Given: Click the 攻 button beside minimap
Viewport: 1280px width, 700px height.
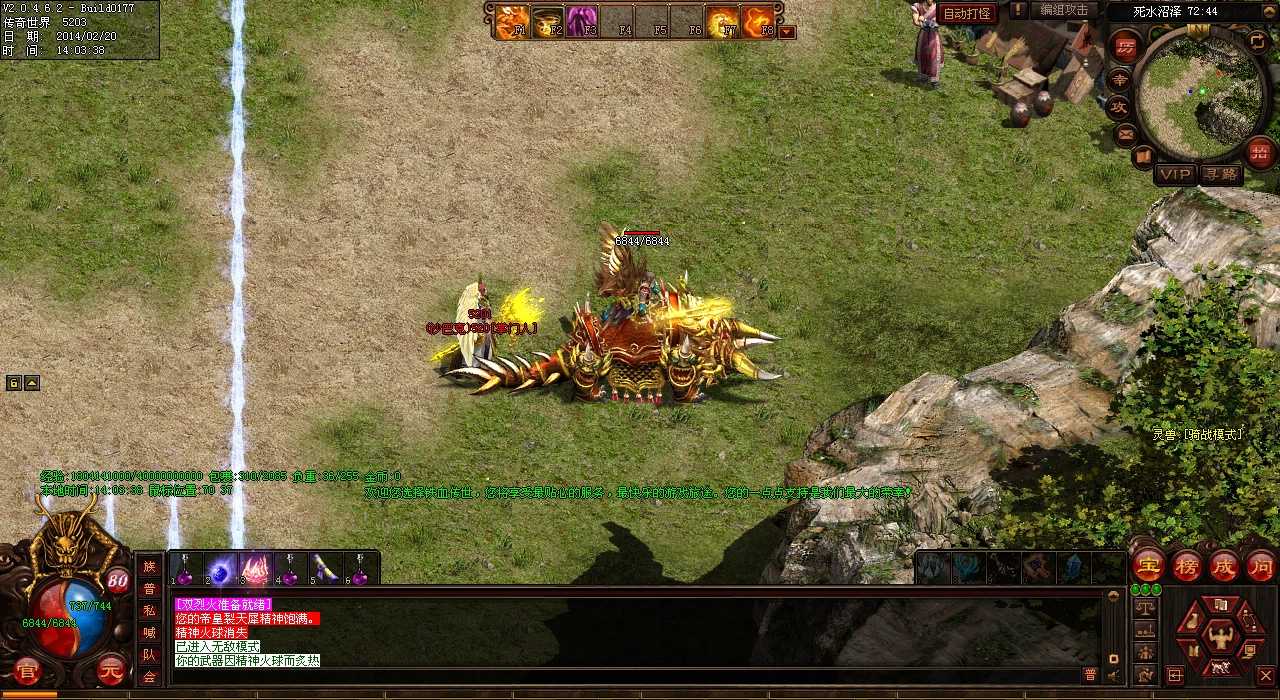Looking at the screenshot, I should 1120,106.
